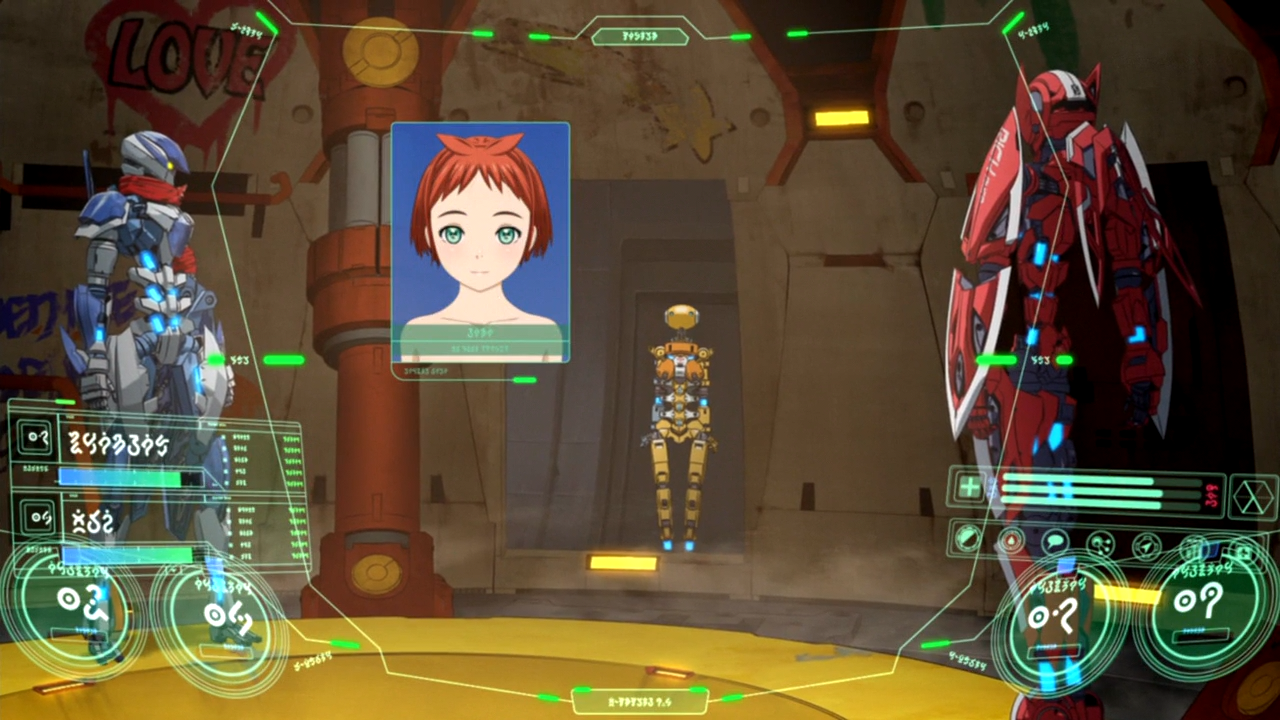Activate the red droplet icon

click(x=1011, y=542)
